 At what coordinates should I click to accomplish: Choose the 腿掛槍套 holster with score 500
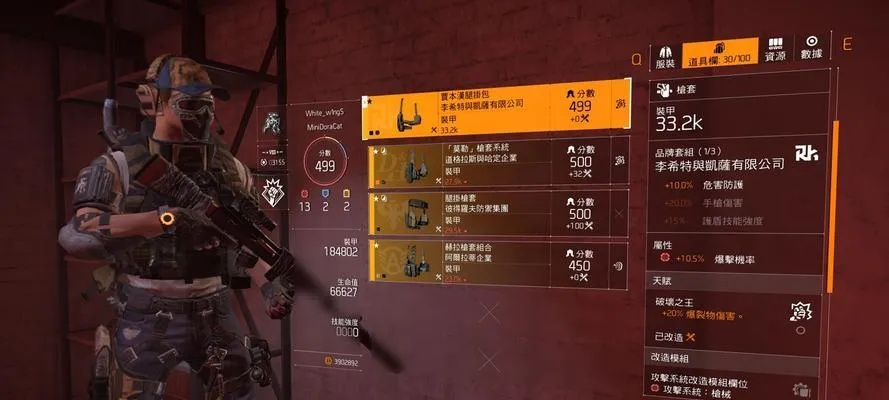[497, 213]
